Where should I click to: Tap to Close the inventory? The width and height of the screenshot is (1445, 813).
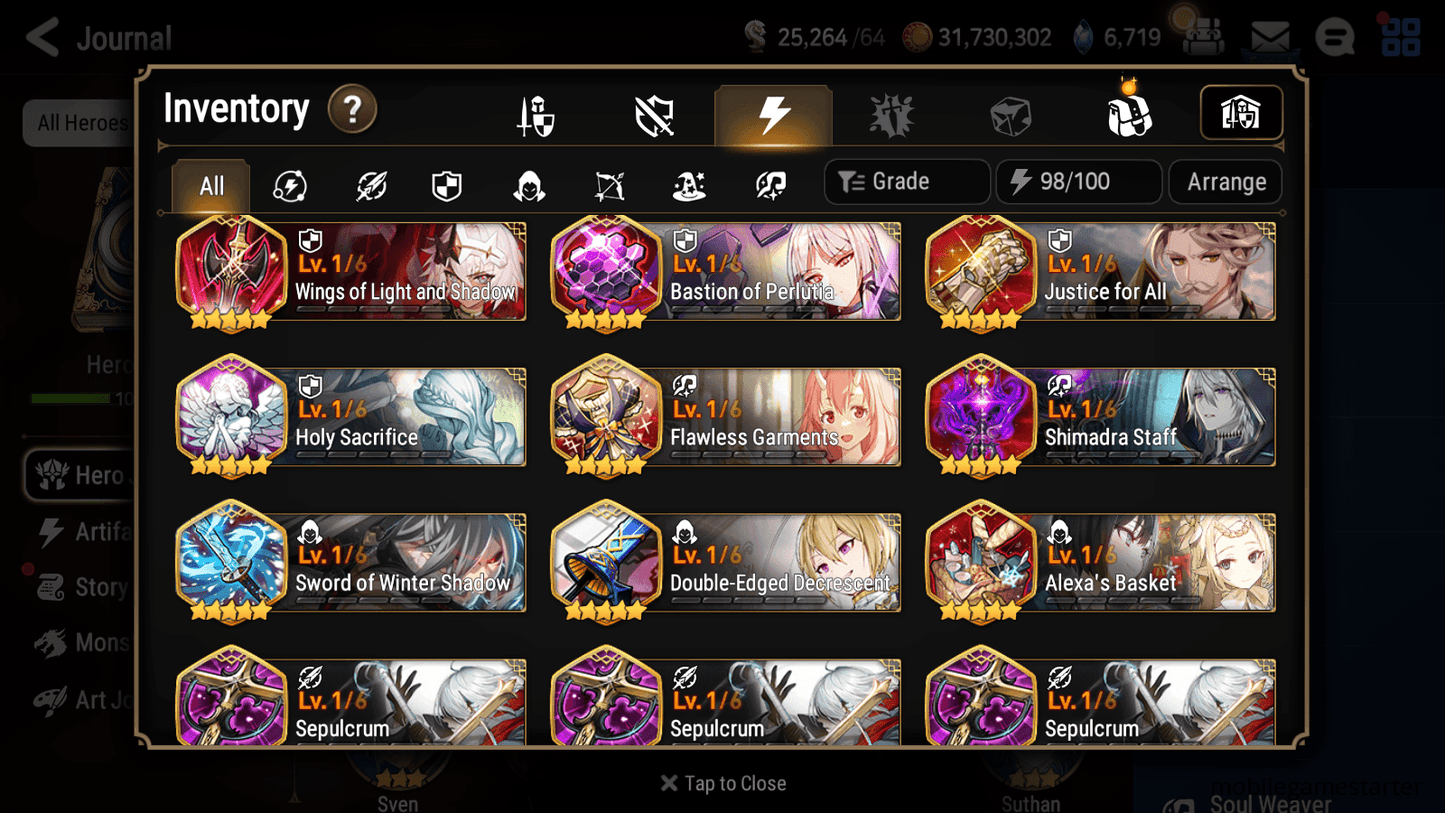point(722,783)
